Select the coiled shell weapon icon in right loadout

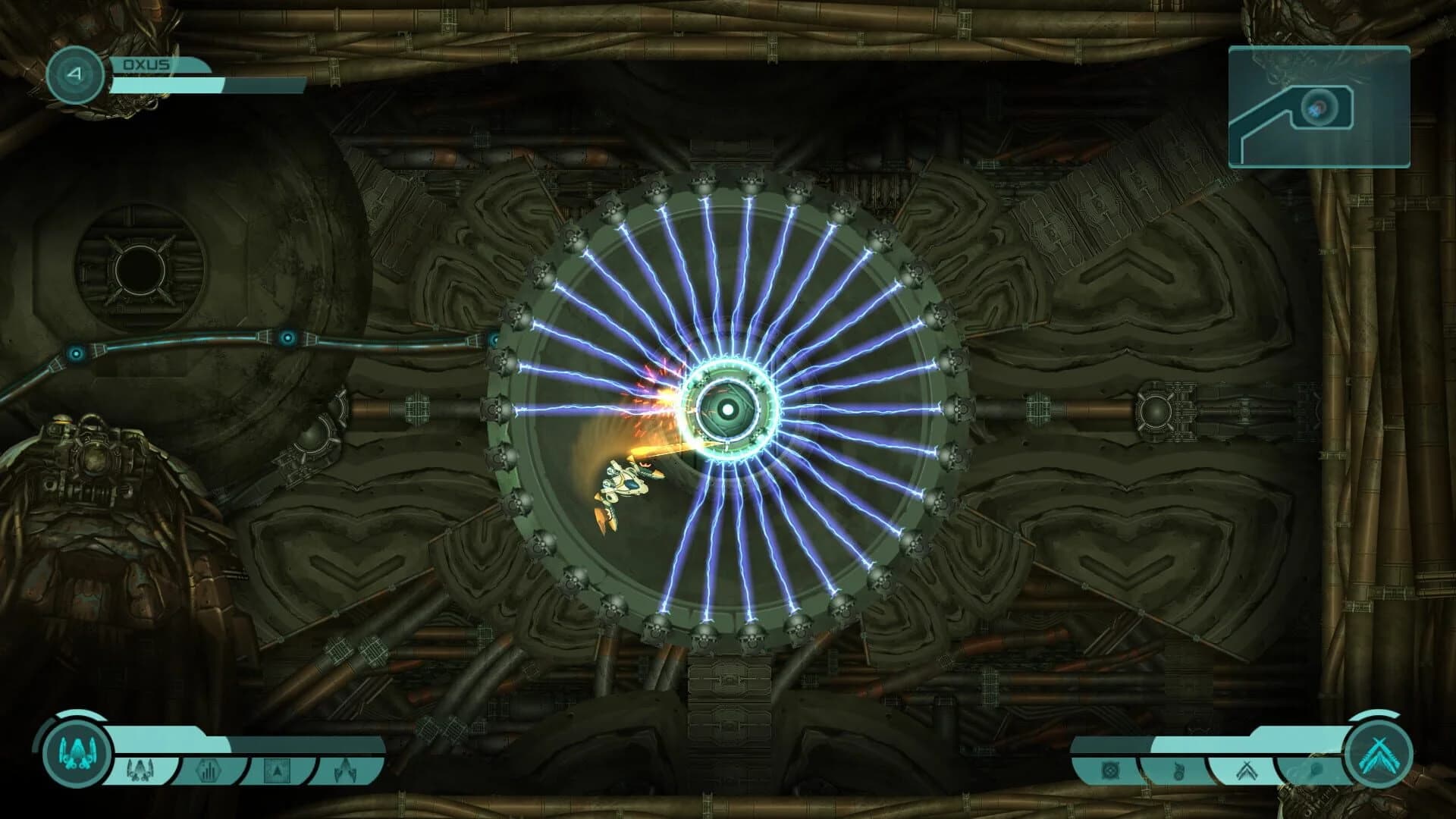coord(1178,770)
